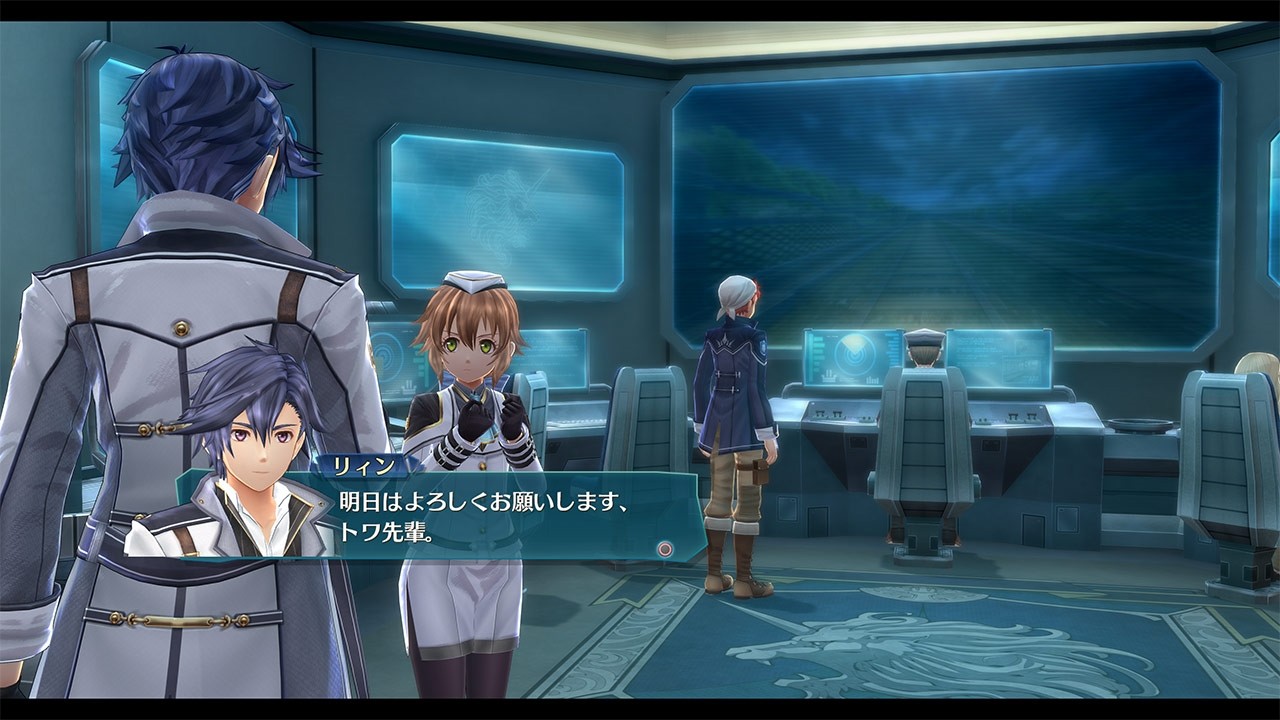
Task: Click the captain's chair in the center
Action: pos(925,430)
